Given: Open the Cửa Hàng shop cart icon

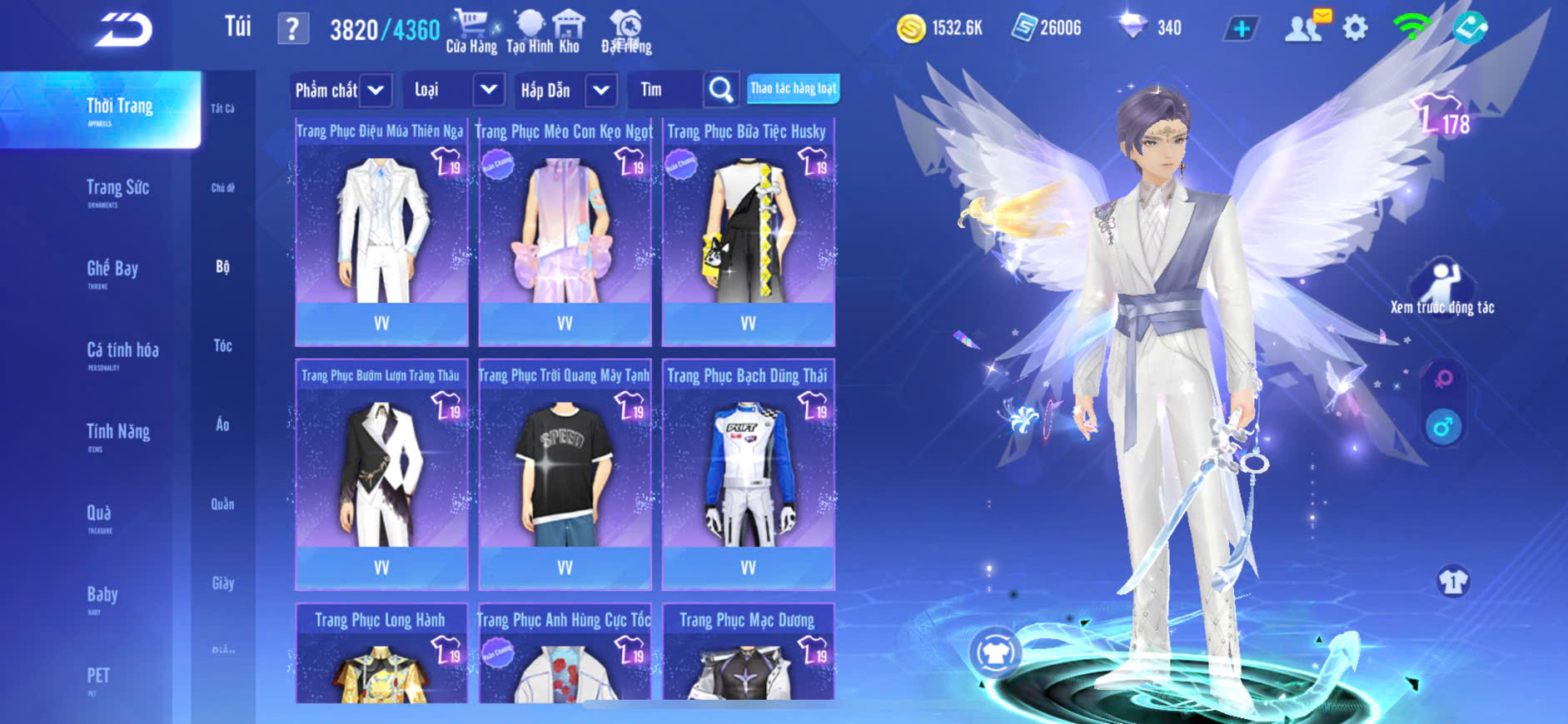Looking at the screenshot, I should (x=471, y=32).
